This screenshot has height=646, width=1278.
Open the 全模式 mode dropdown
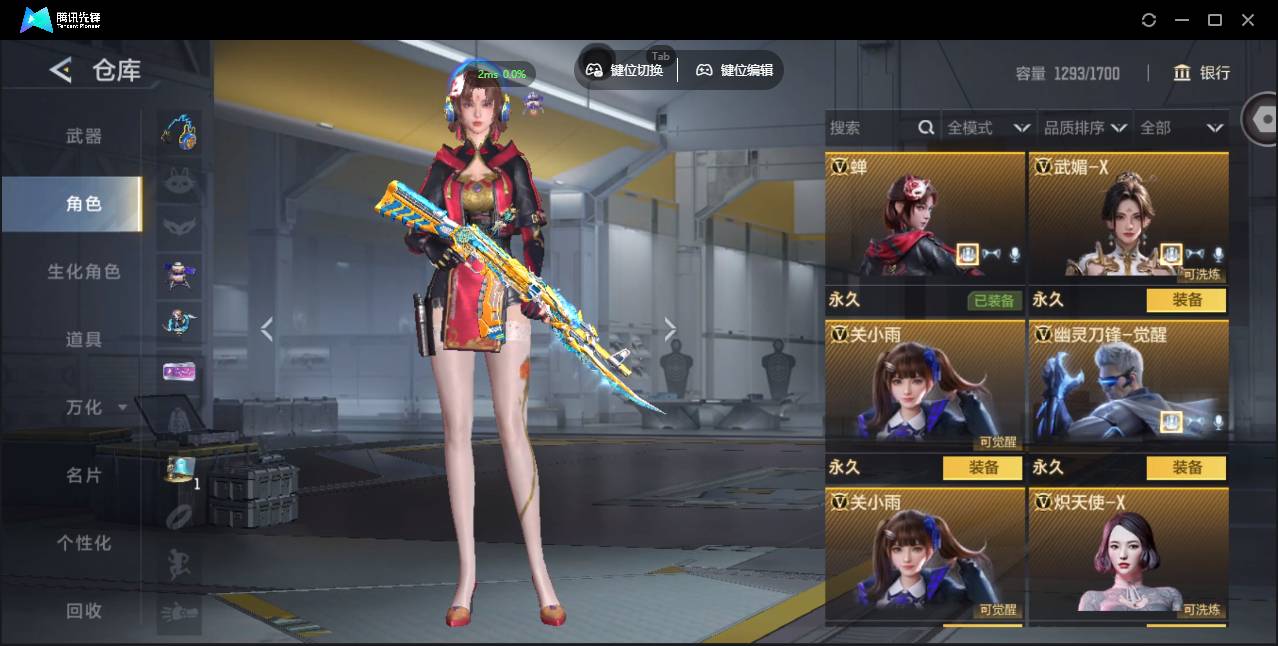988,128
